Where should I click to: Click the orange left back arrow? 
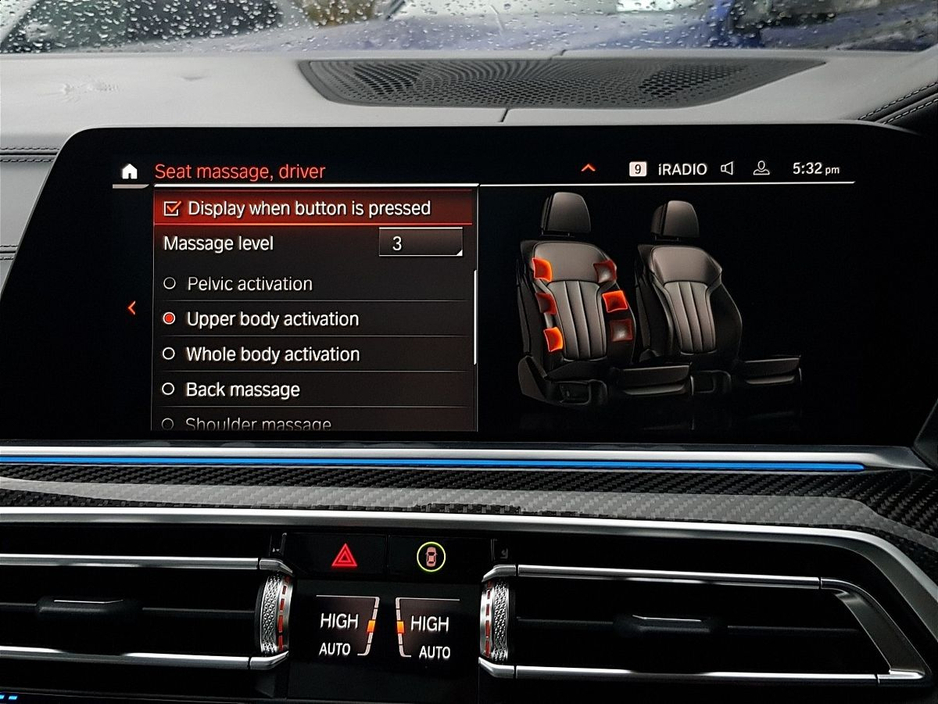tap(132, 308)
